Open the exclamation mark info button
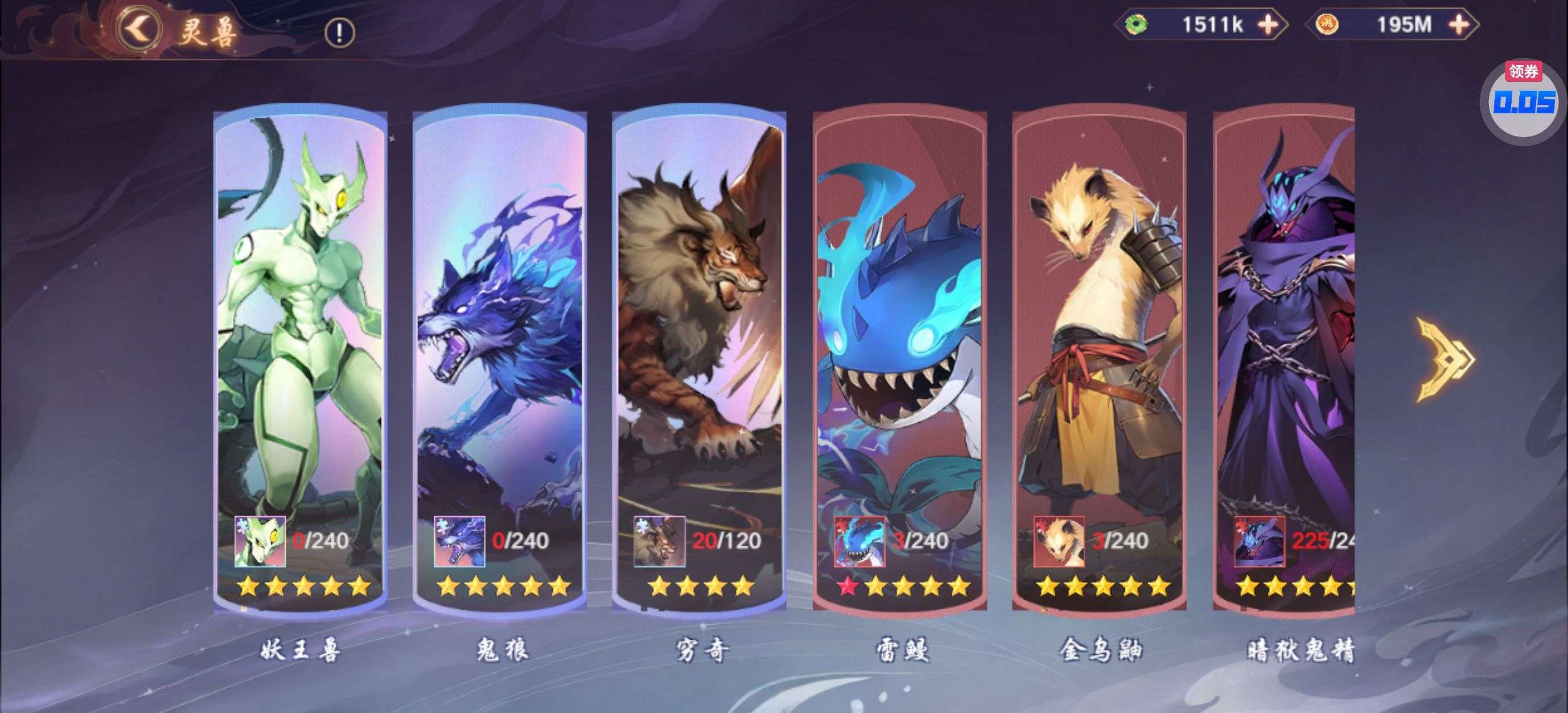1568x713 pixels. point(339,33)
